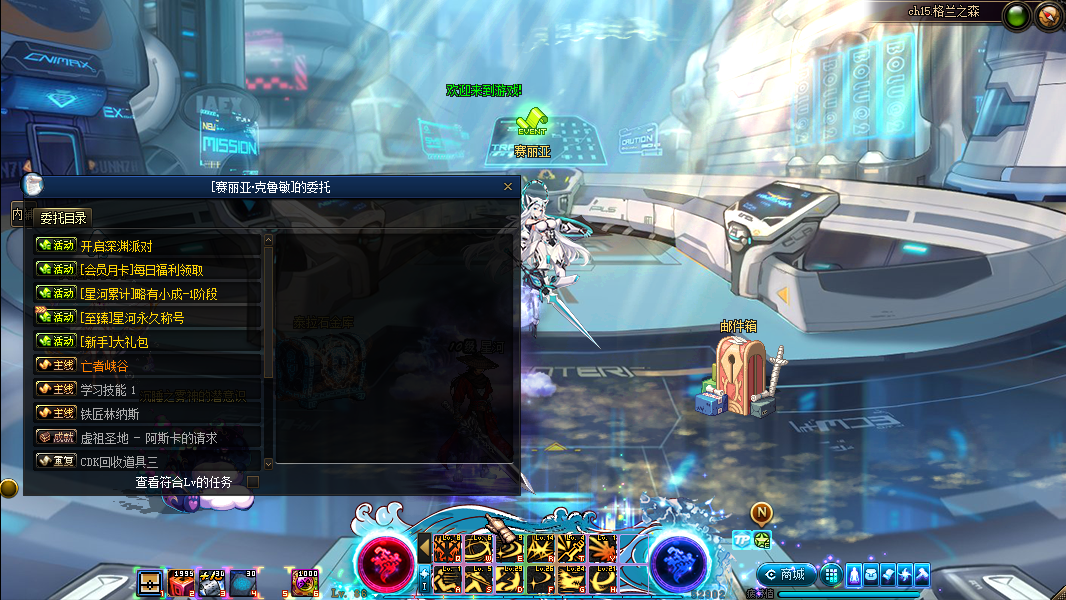Toggle the 查看符合Lv的任务 checkbox
Viewport: 1066px width, 600px height.
click(253, 482)
